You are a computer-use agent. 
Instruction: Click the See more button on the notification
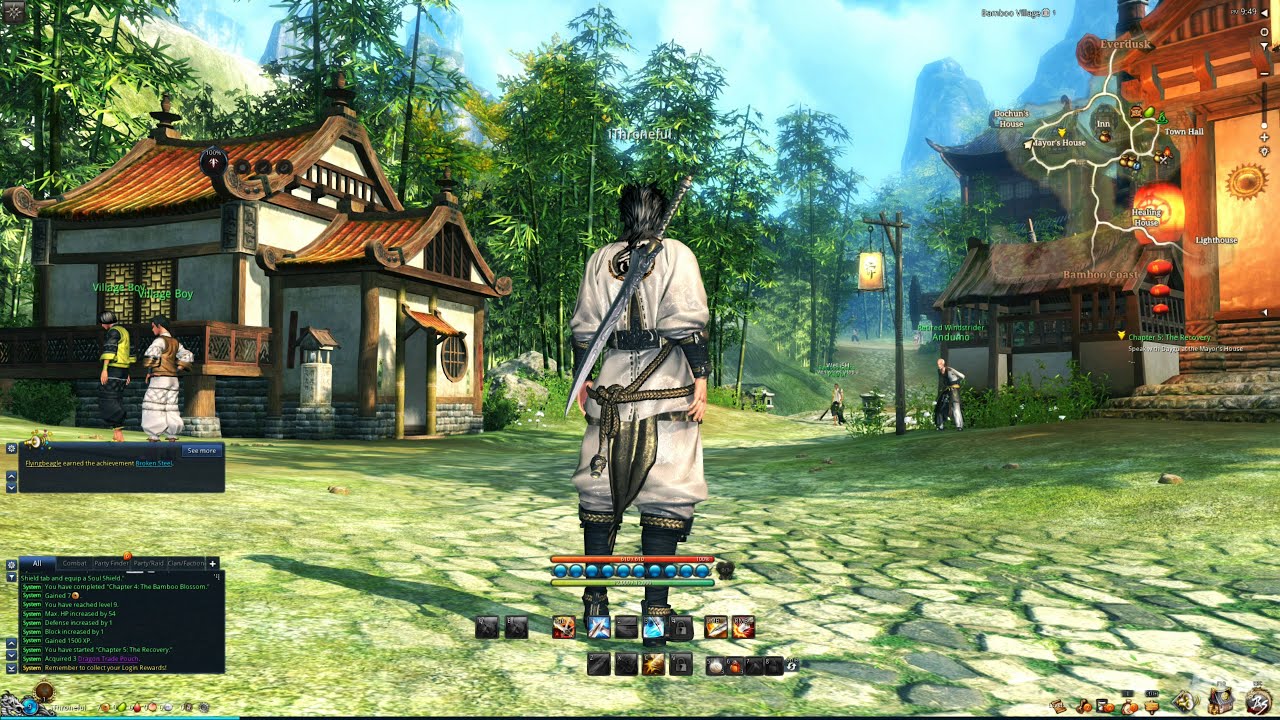[201, 451]
